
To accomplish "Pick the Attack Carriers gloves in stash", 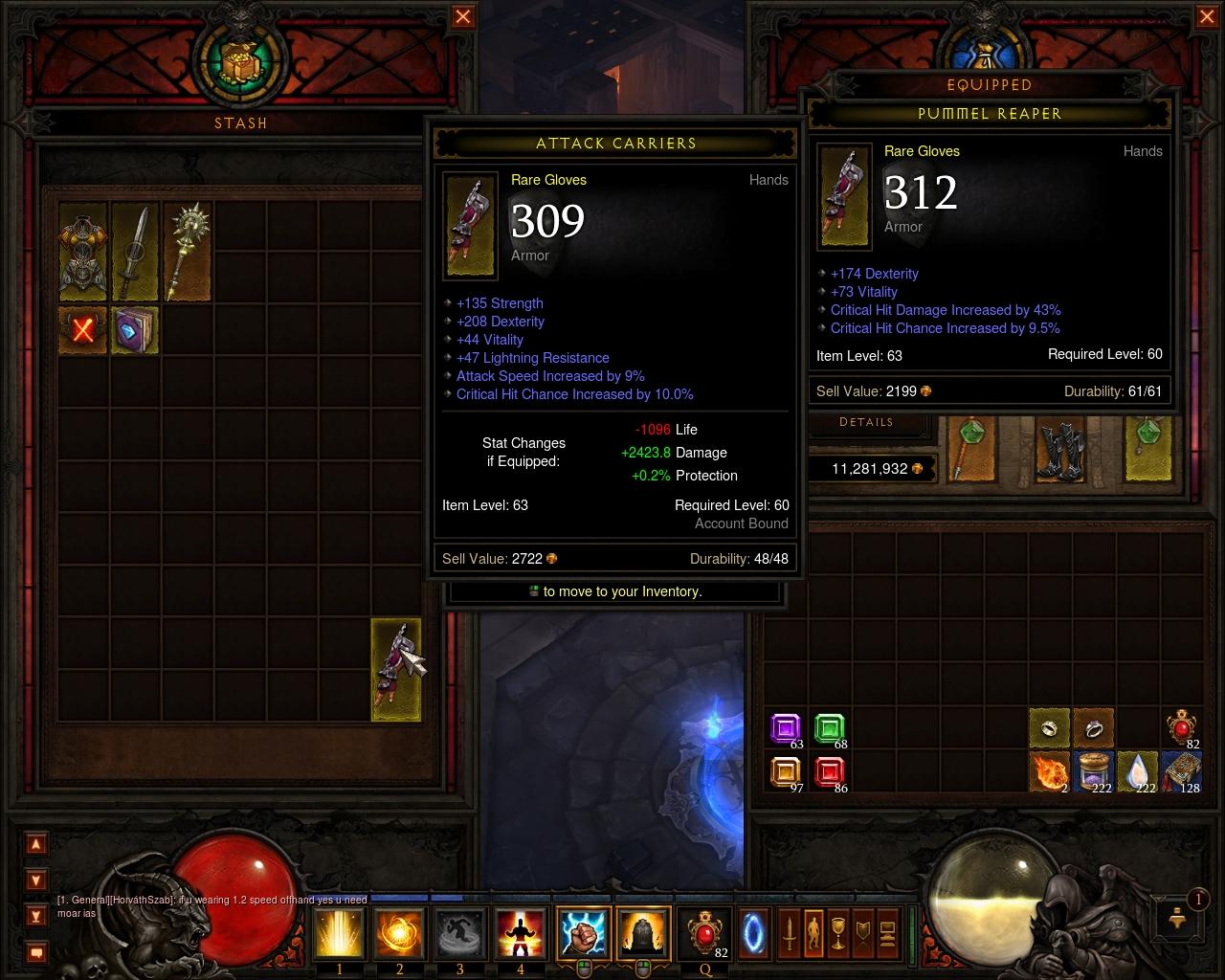I will [395, 669].
